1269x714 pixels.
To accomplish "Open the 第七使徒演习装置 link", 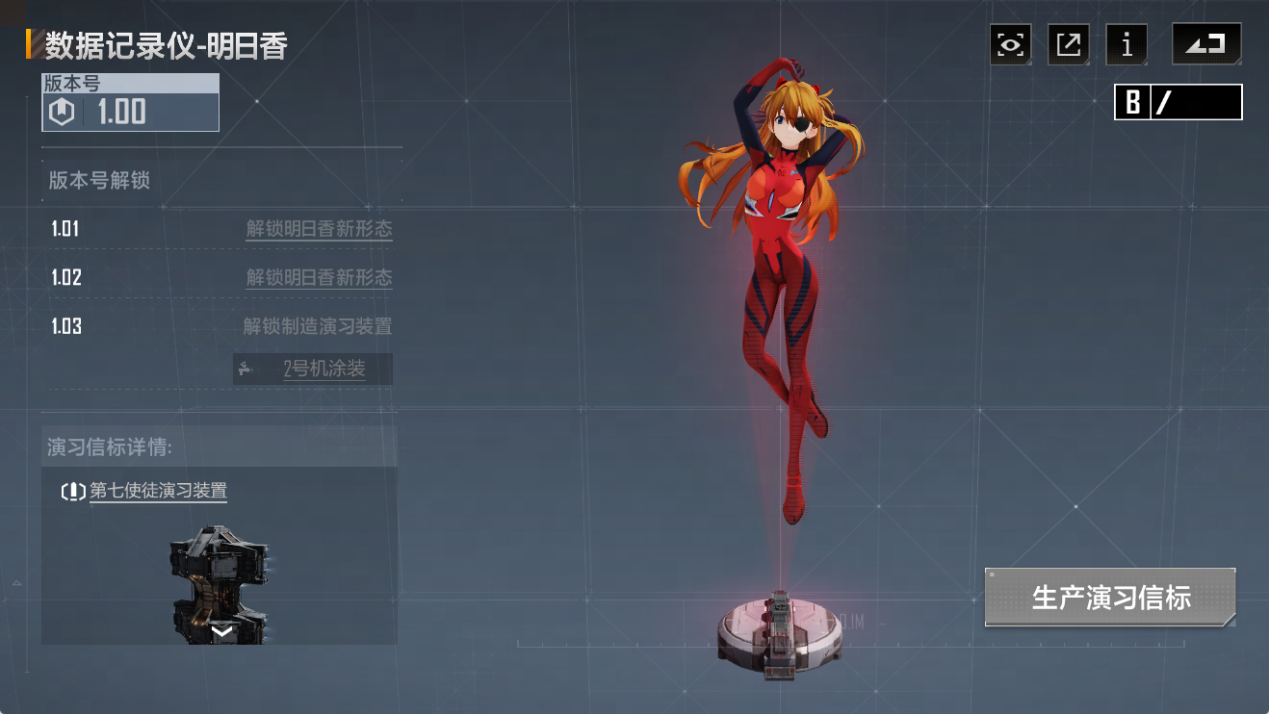I will click(x=158, y=491).
